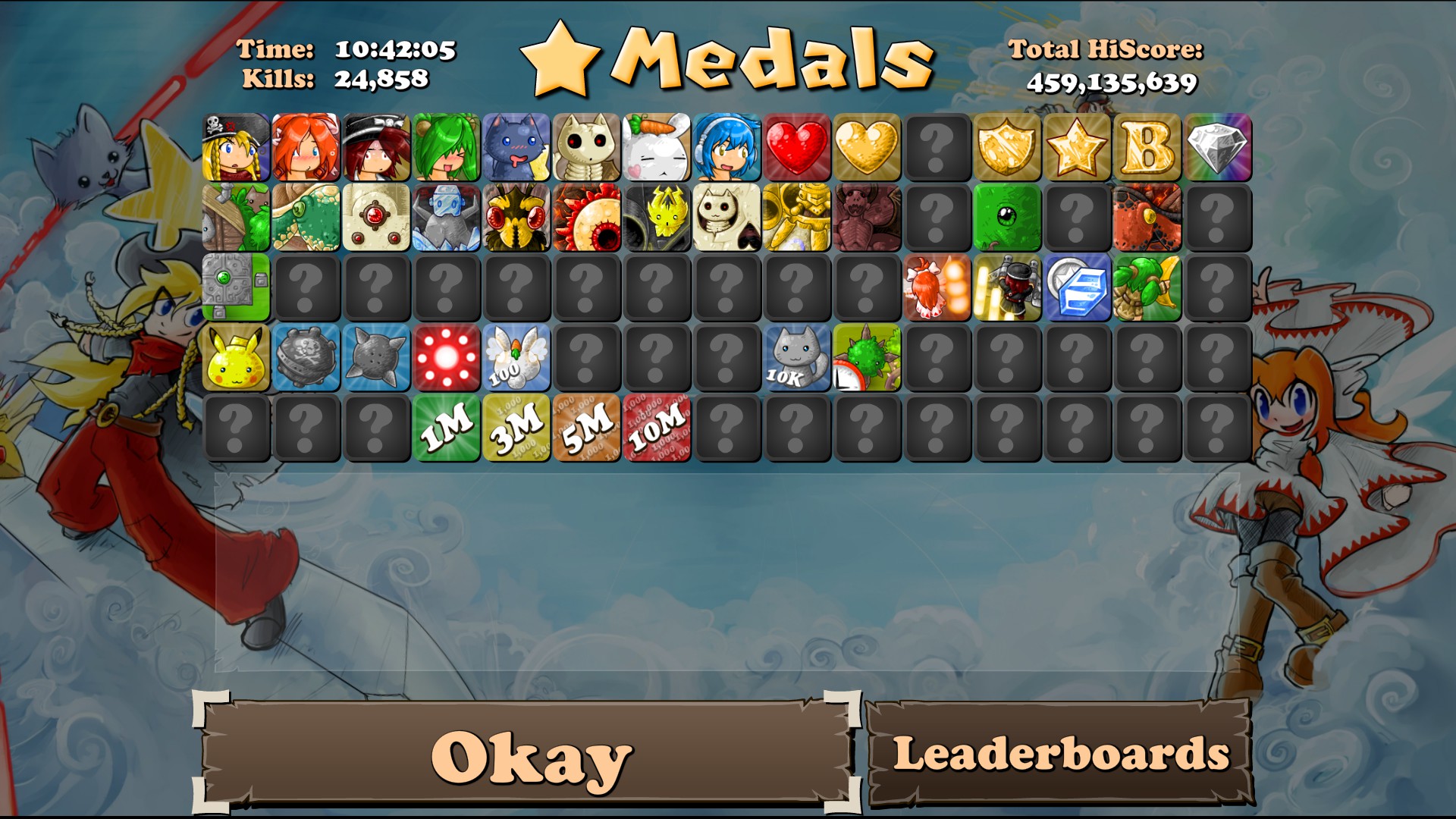Select the 1M score medal
Image resolution: width=1456 pixels, height=819 pixels.
coord(446,428)
